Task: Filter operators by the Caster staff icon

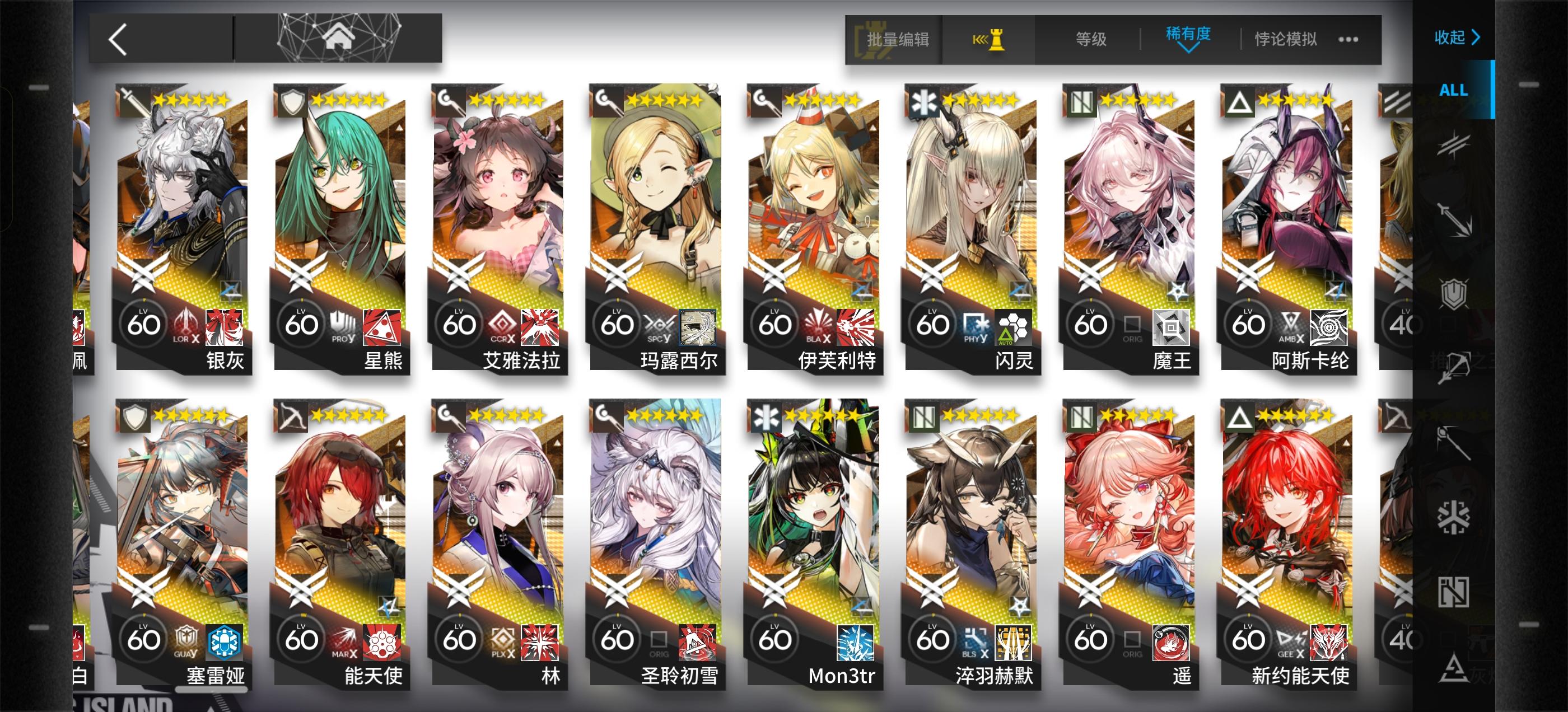Action: 1454,442
